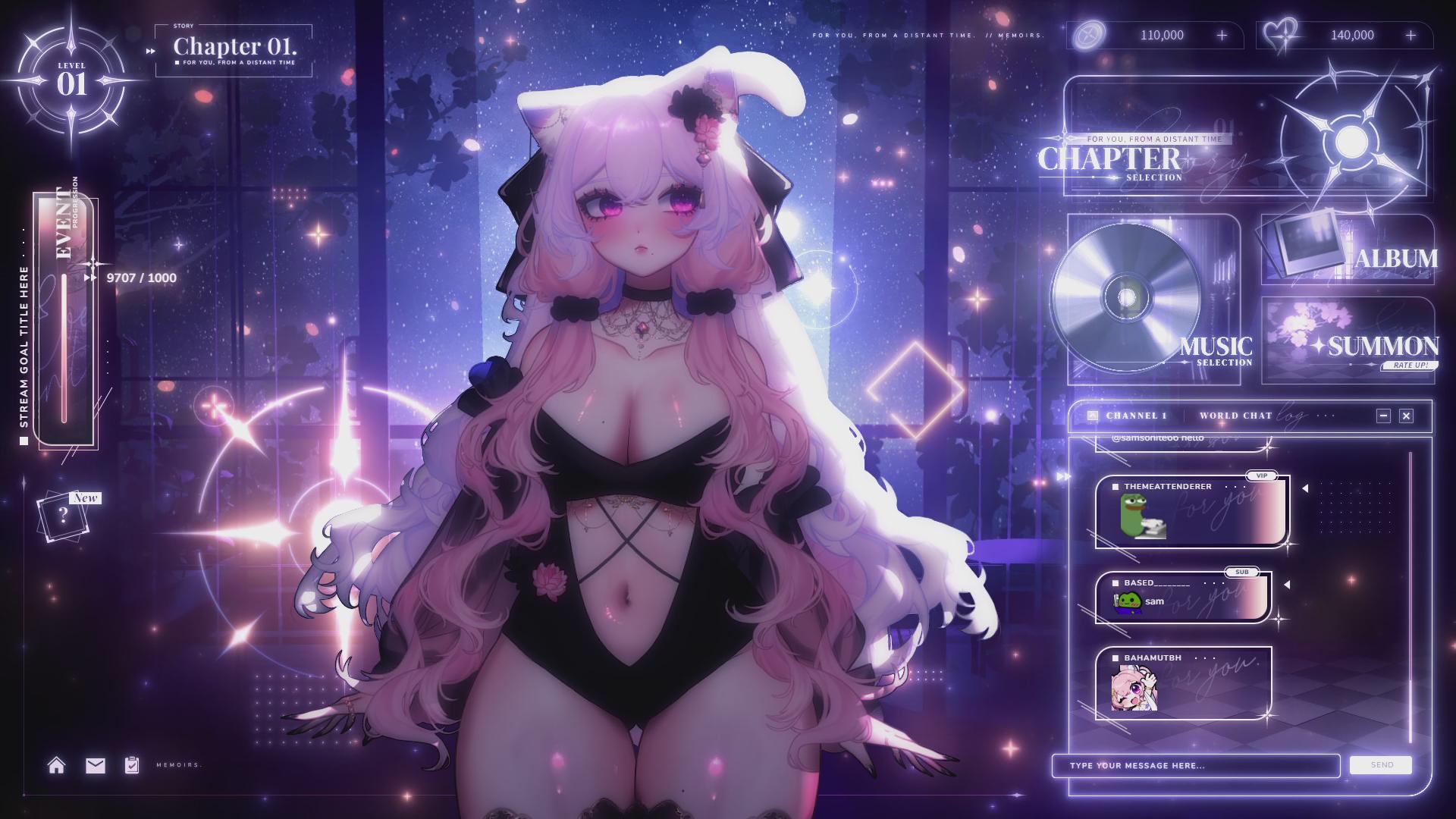Open the Album tile
The height and width of the screenshot is (819, 1456).
pyautogui.click(x=1348, y=249)
